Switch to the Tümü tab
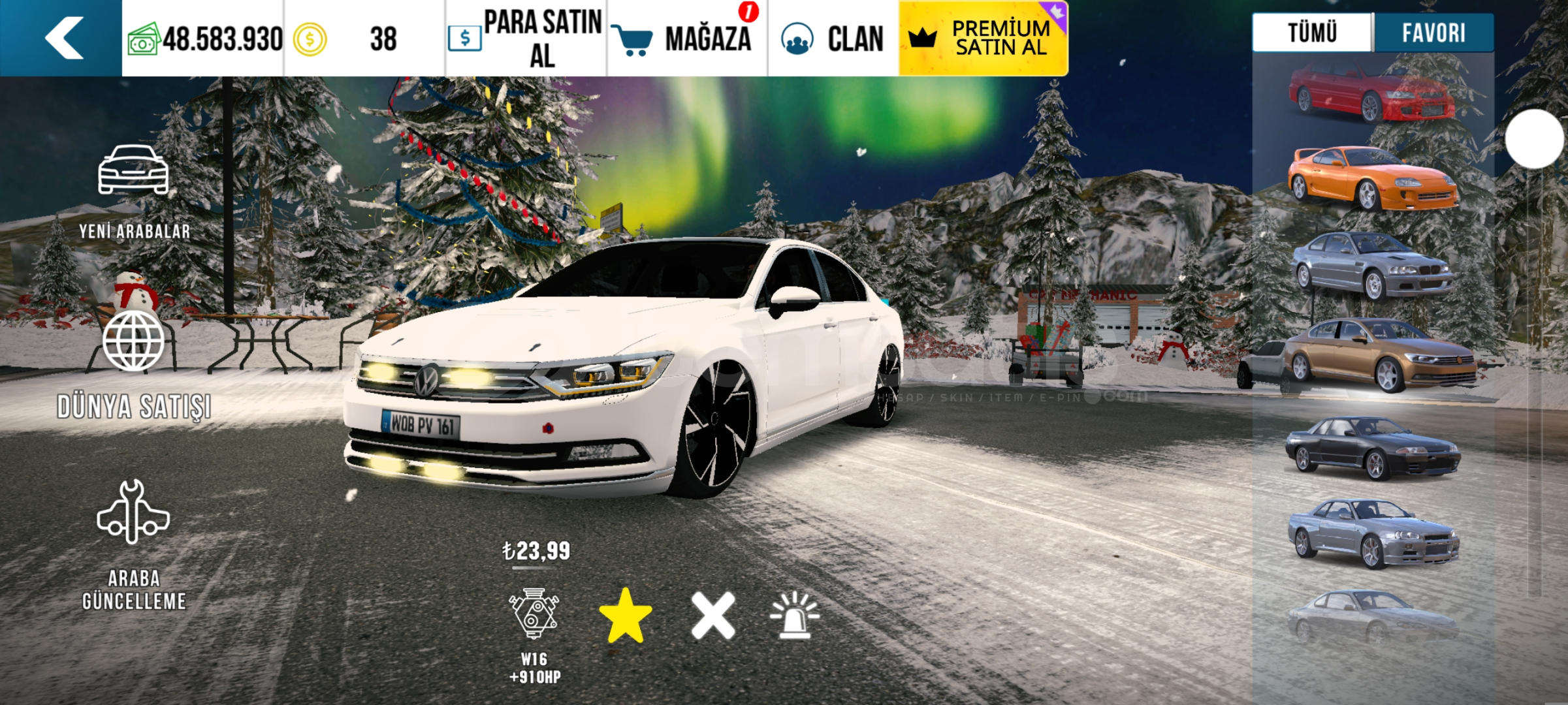Screen dimensions: 1568x705 (1312, 33)
